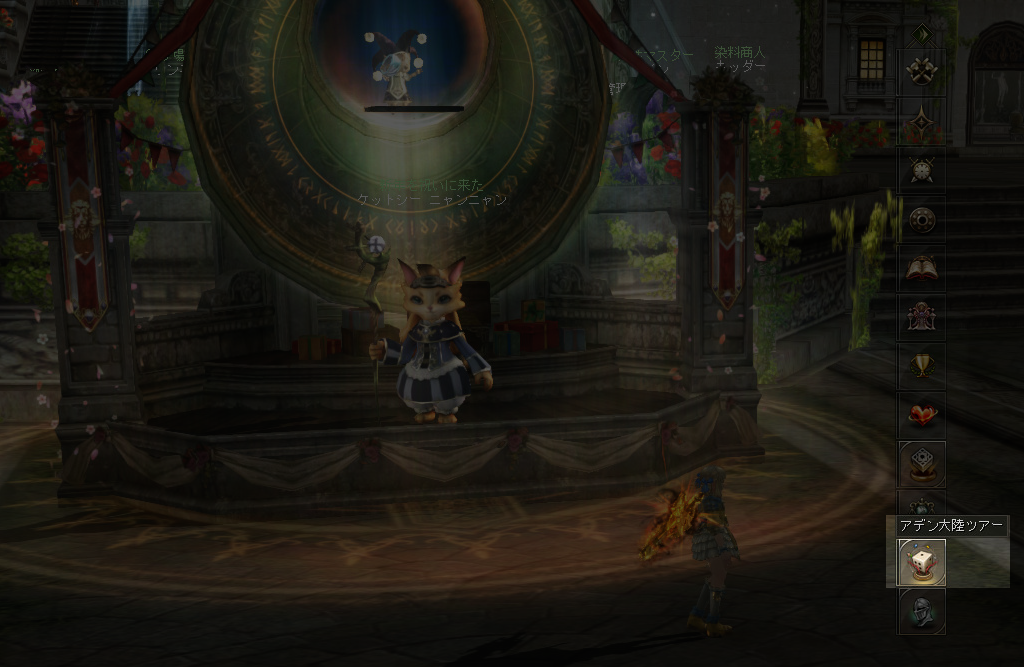
Task: Open the clock with crossed swords icon
Action: [921, 171]
